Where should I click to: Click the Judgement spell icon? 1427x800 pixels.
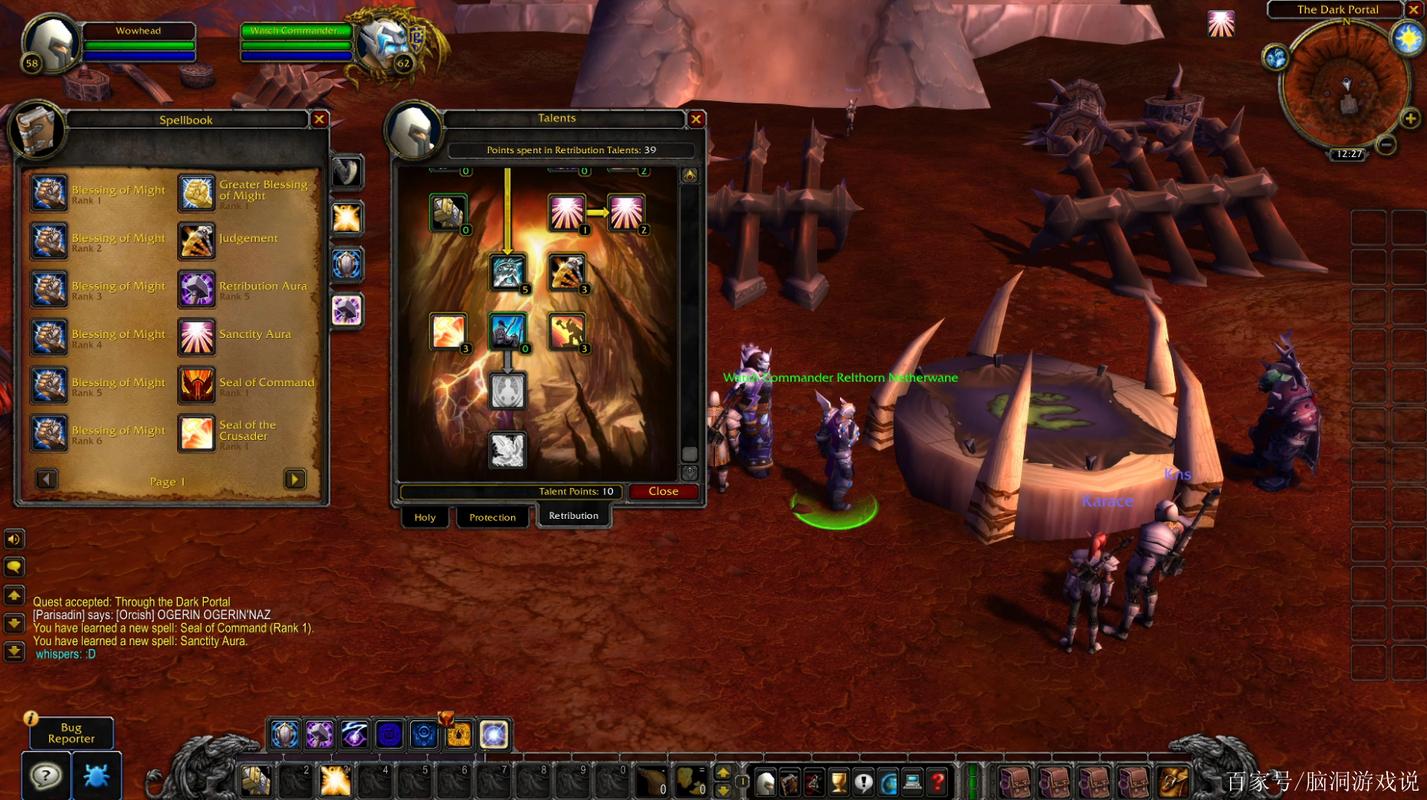[x=196, y=240]
